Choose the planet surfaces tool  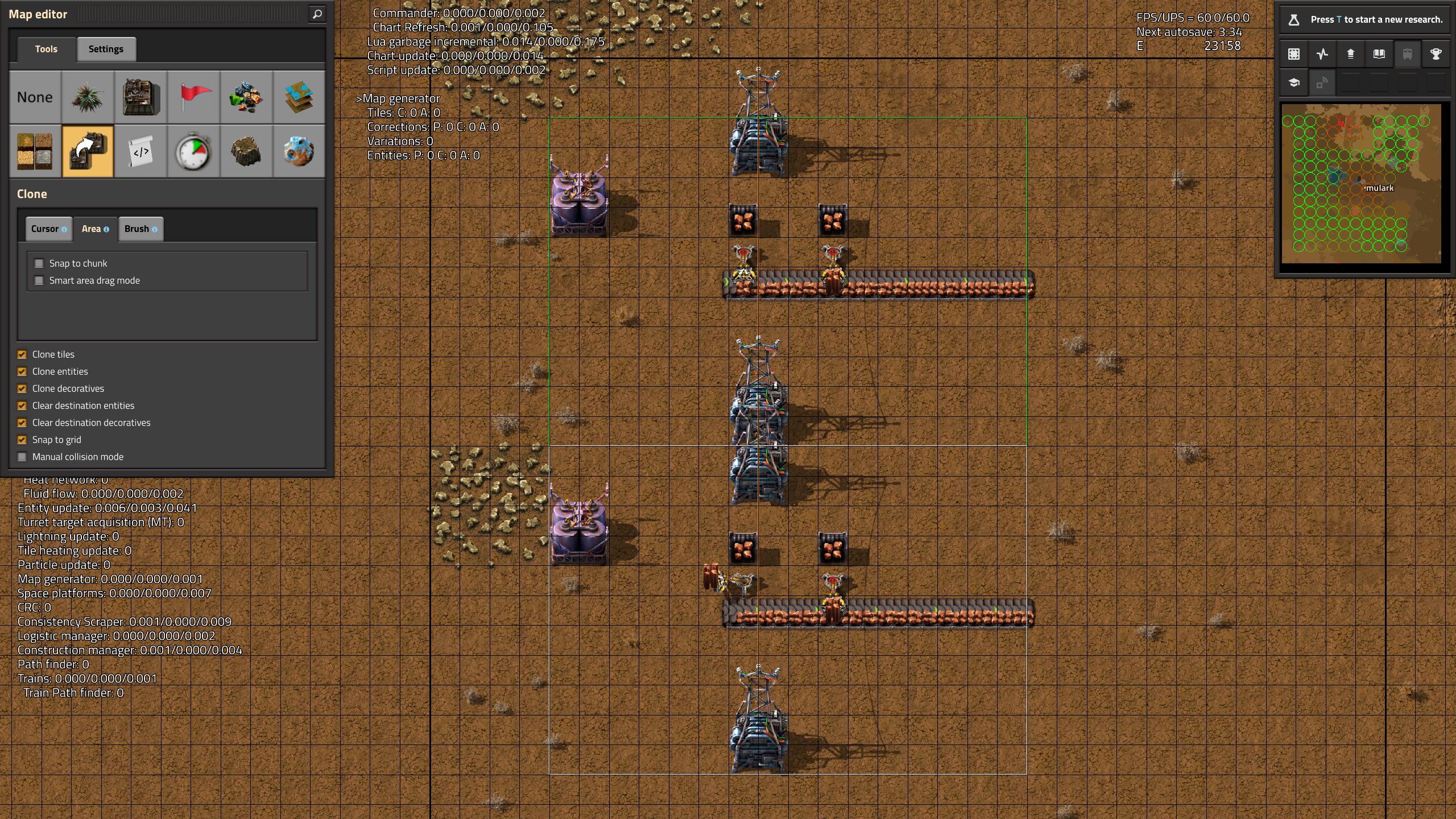click(x=299, y=151)
